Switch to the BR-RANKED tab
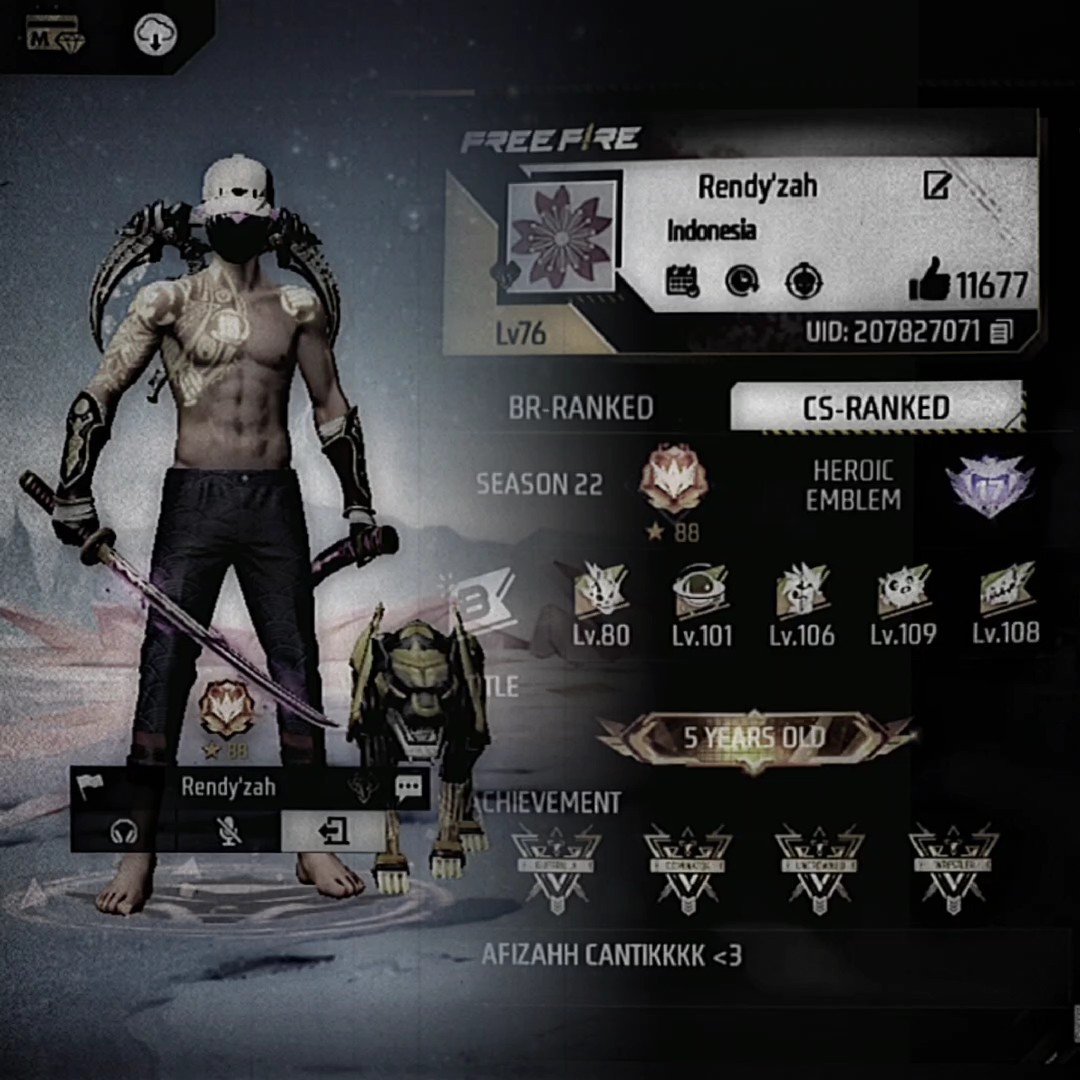 tap(581, 408)
